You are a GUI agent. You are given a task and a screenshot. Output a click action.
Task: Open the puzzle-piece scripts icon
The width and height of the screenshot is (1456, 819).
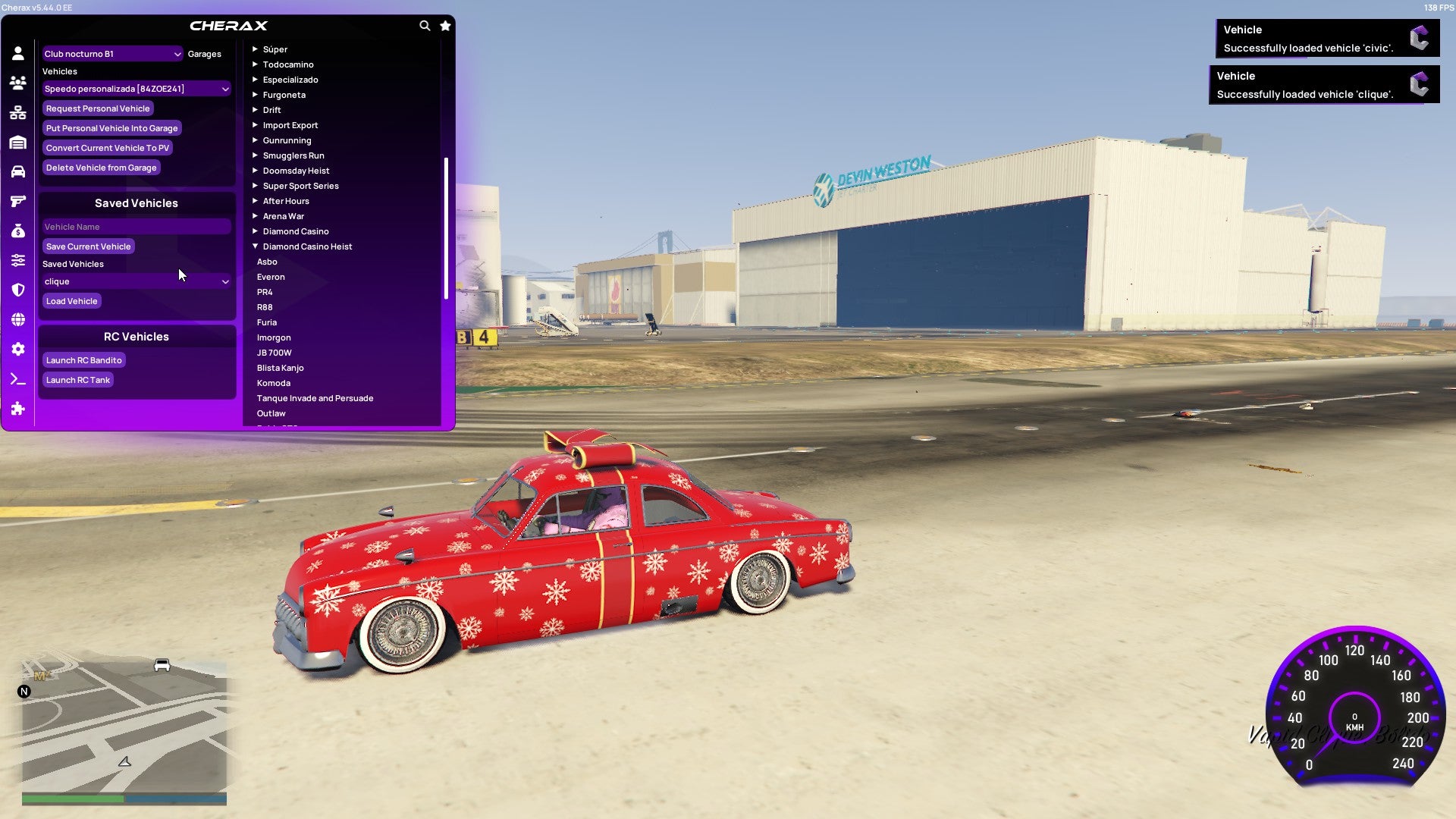pos(18,409)
